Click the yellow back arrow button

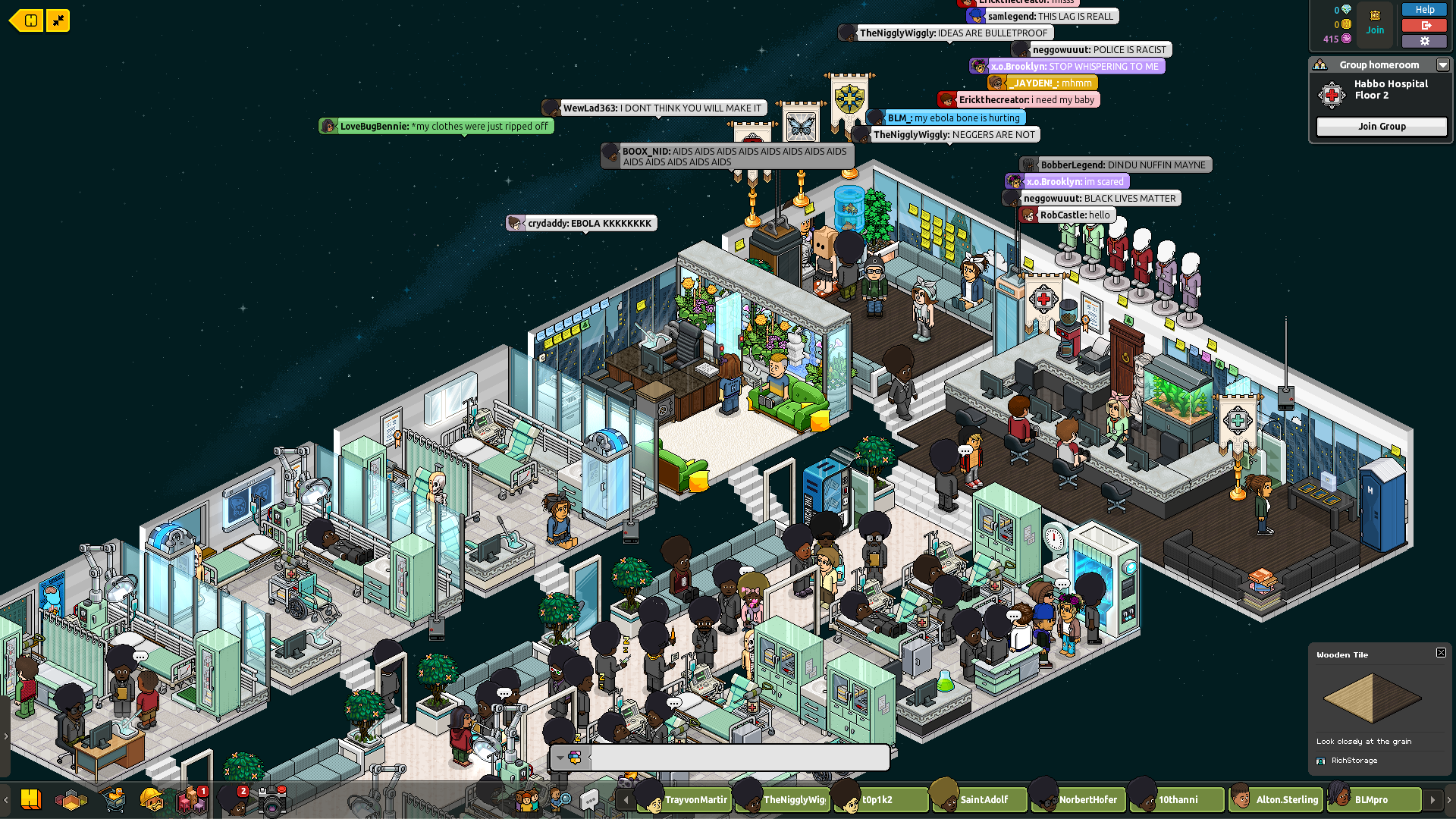click(x=27, y=20)
